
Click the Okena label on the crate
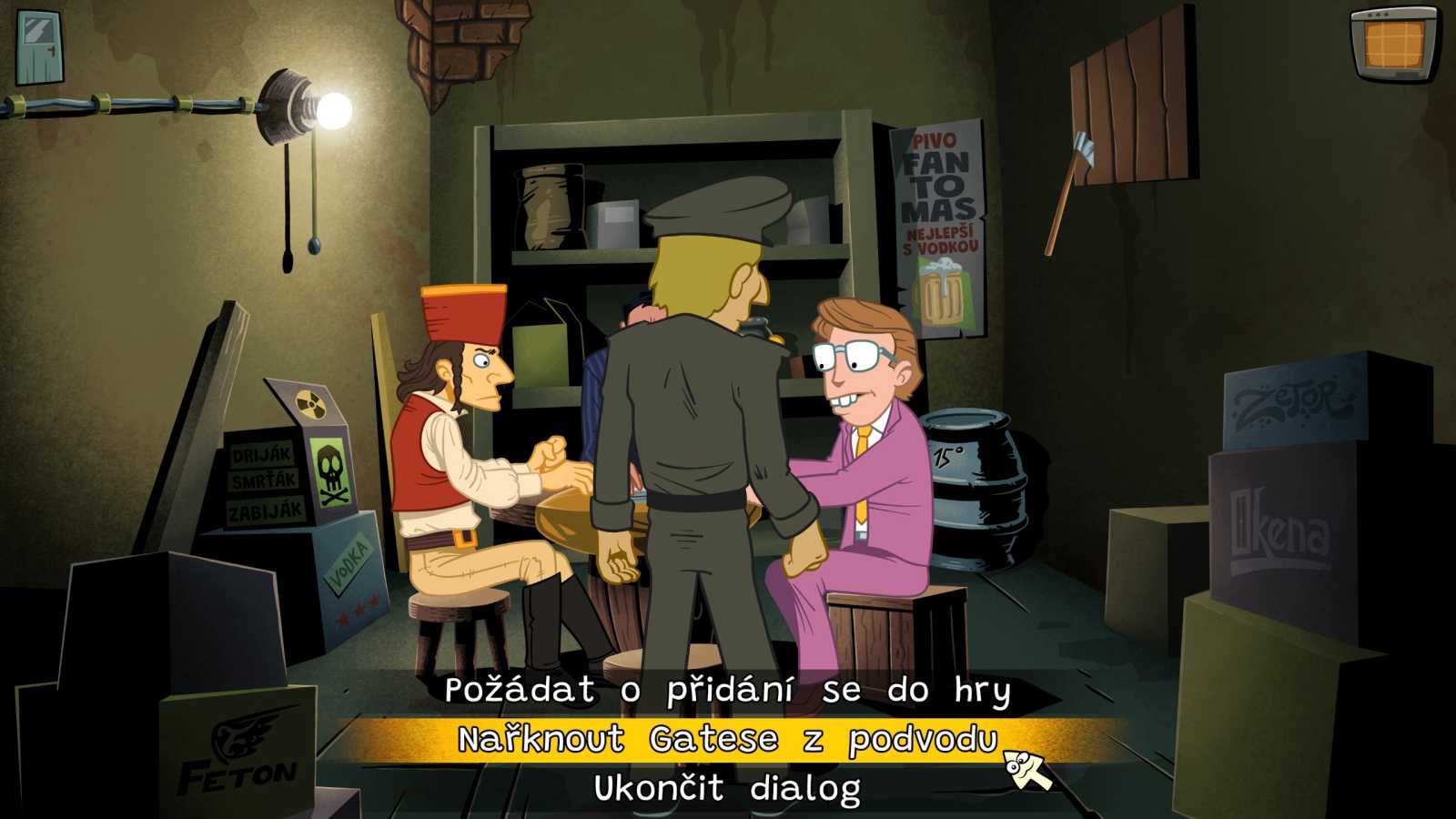click(1283, 526)
